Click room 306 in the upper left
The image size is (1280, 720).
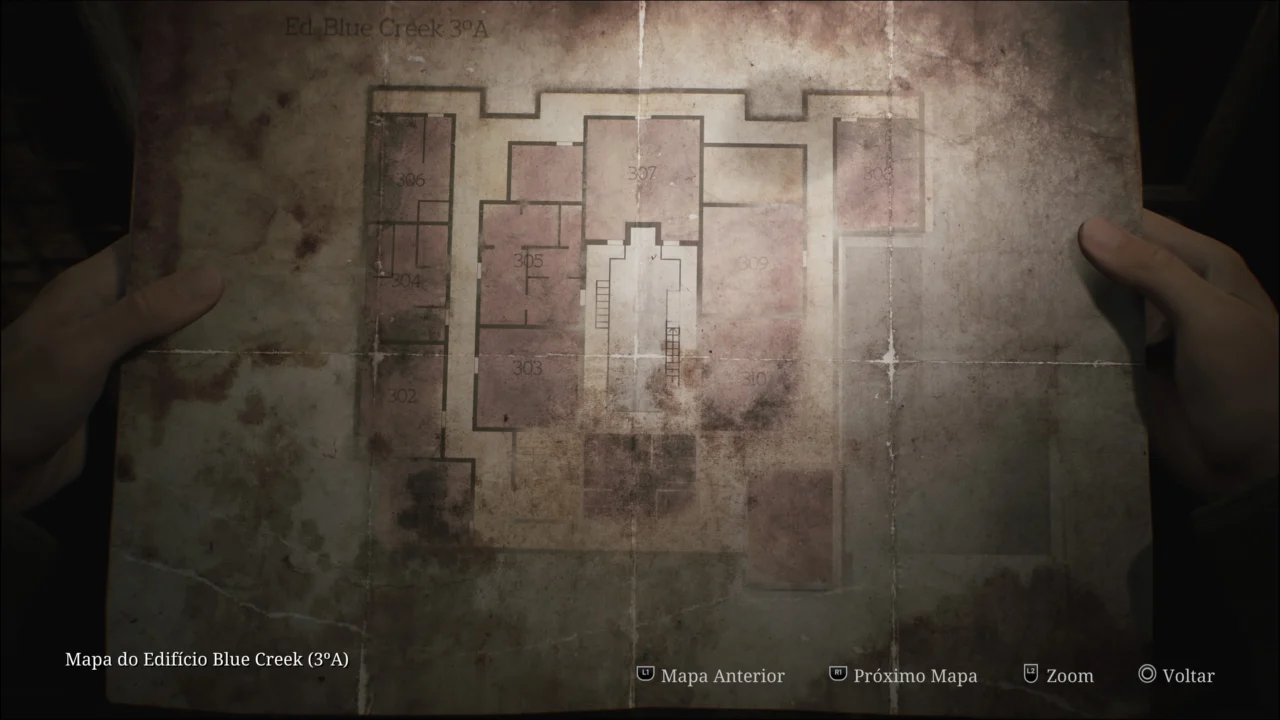point(410,180)
